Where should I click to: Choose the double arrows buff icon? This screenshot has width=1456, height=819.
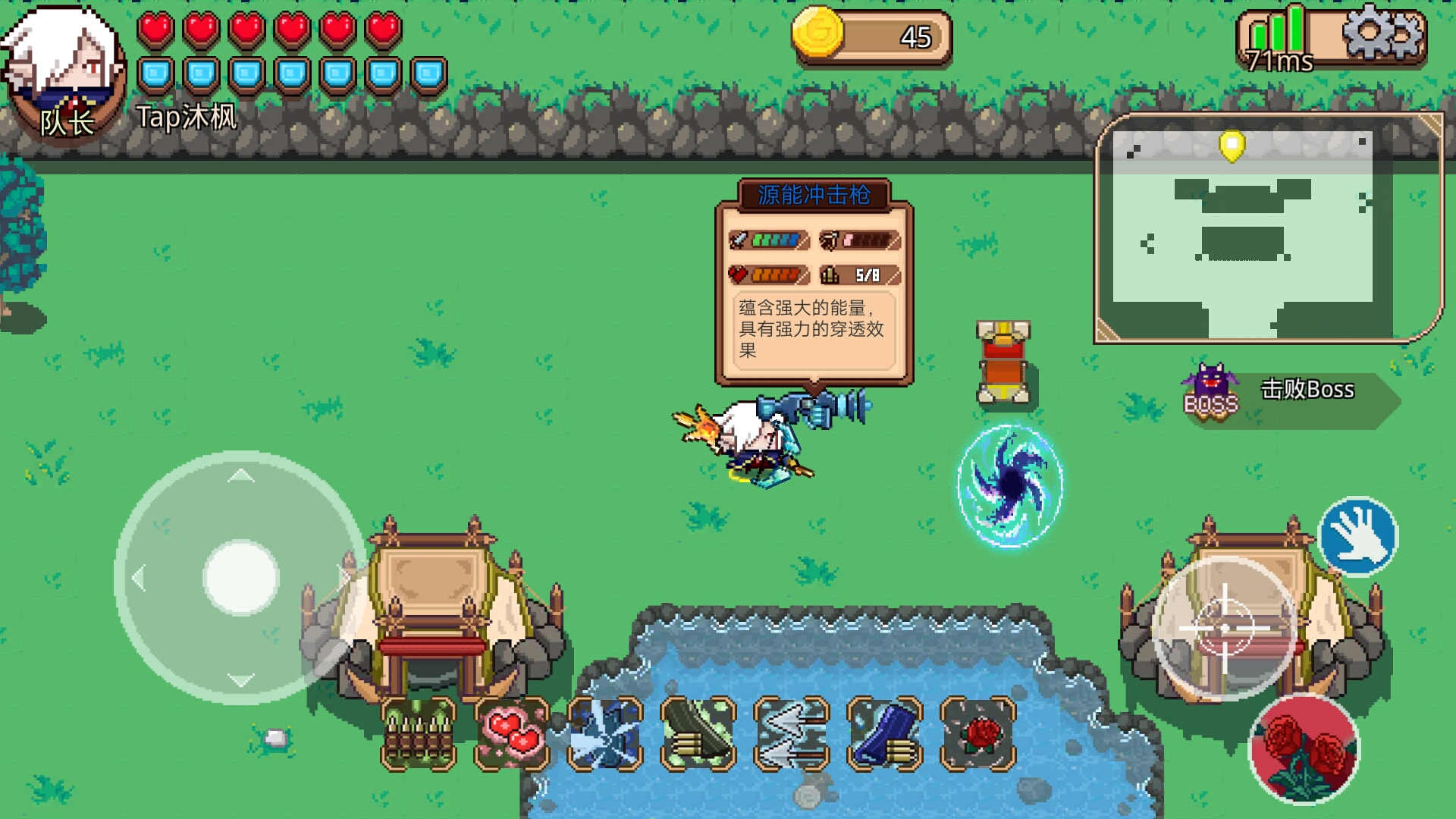[x=792, y=734]
